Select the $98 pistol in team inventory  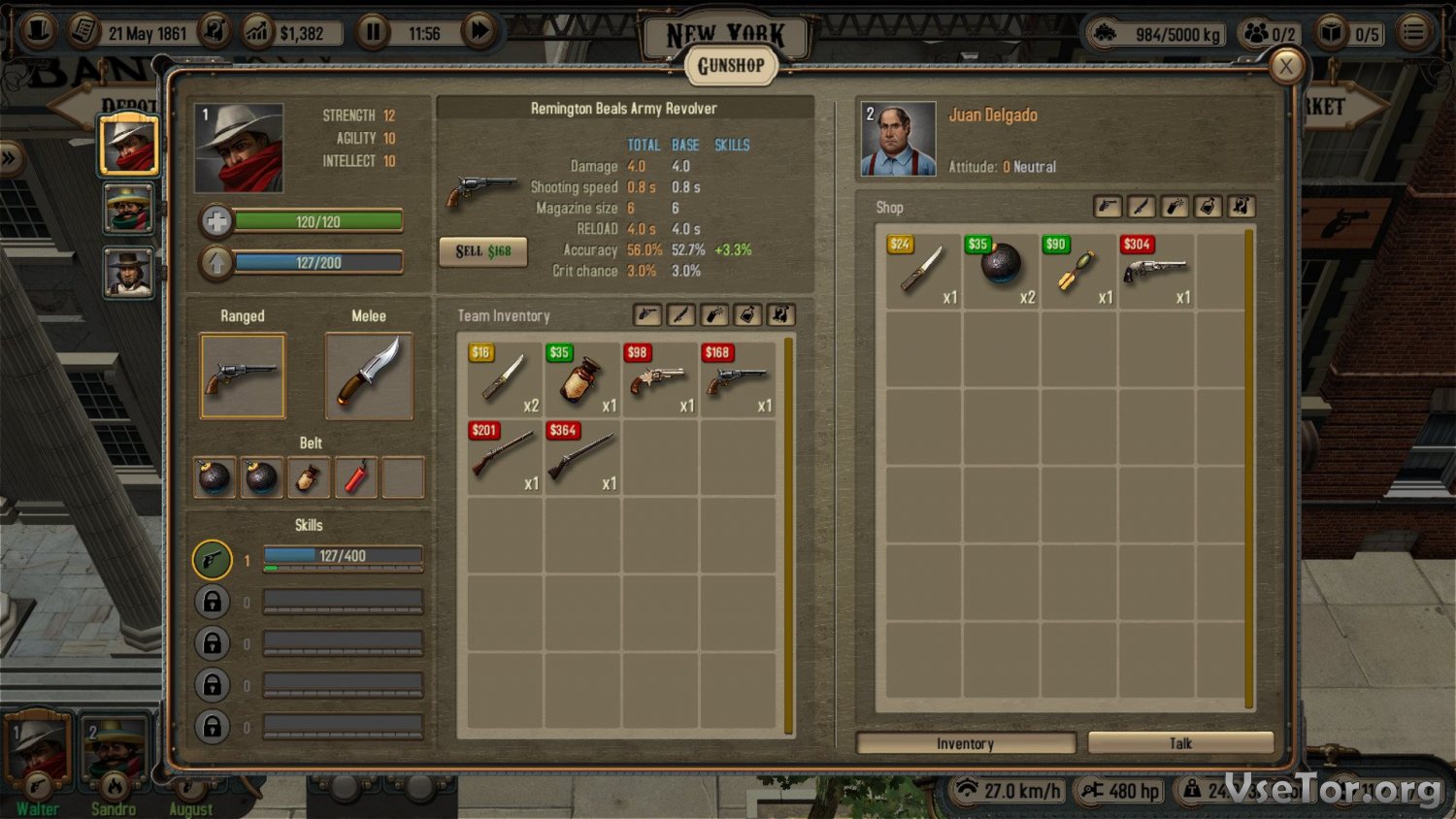pyautogui.click(x=659, y=378)
